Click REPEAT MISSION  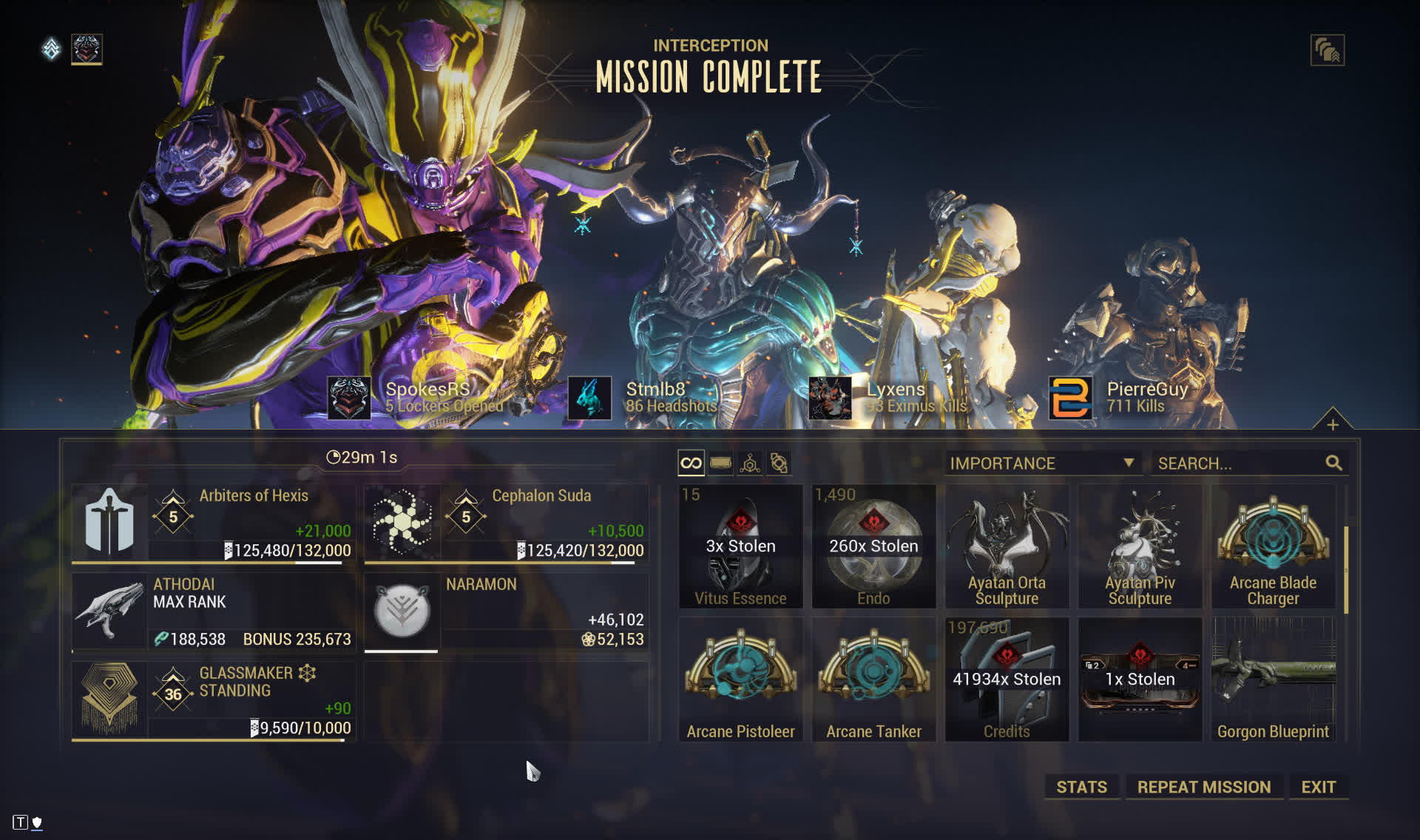point(1203,787)
